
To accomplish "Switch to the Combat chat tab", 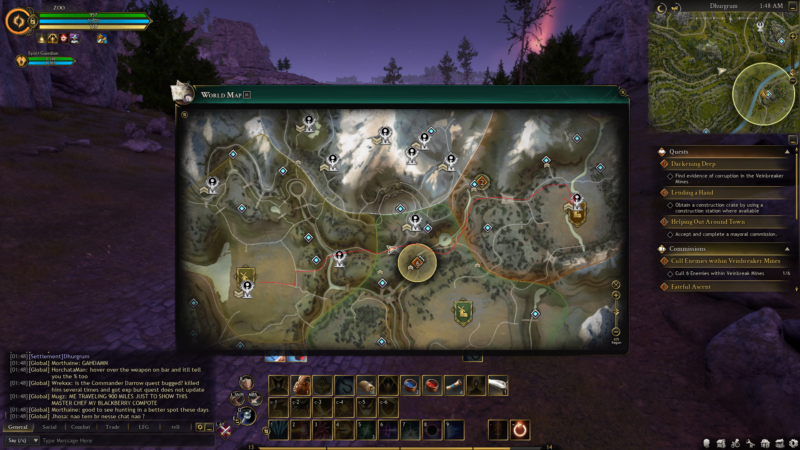I will pos(80,427).
